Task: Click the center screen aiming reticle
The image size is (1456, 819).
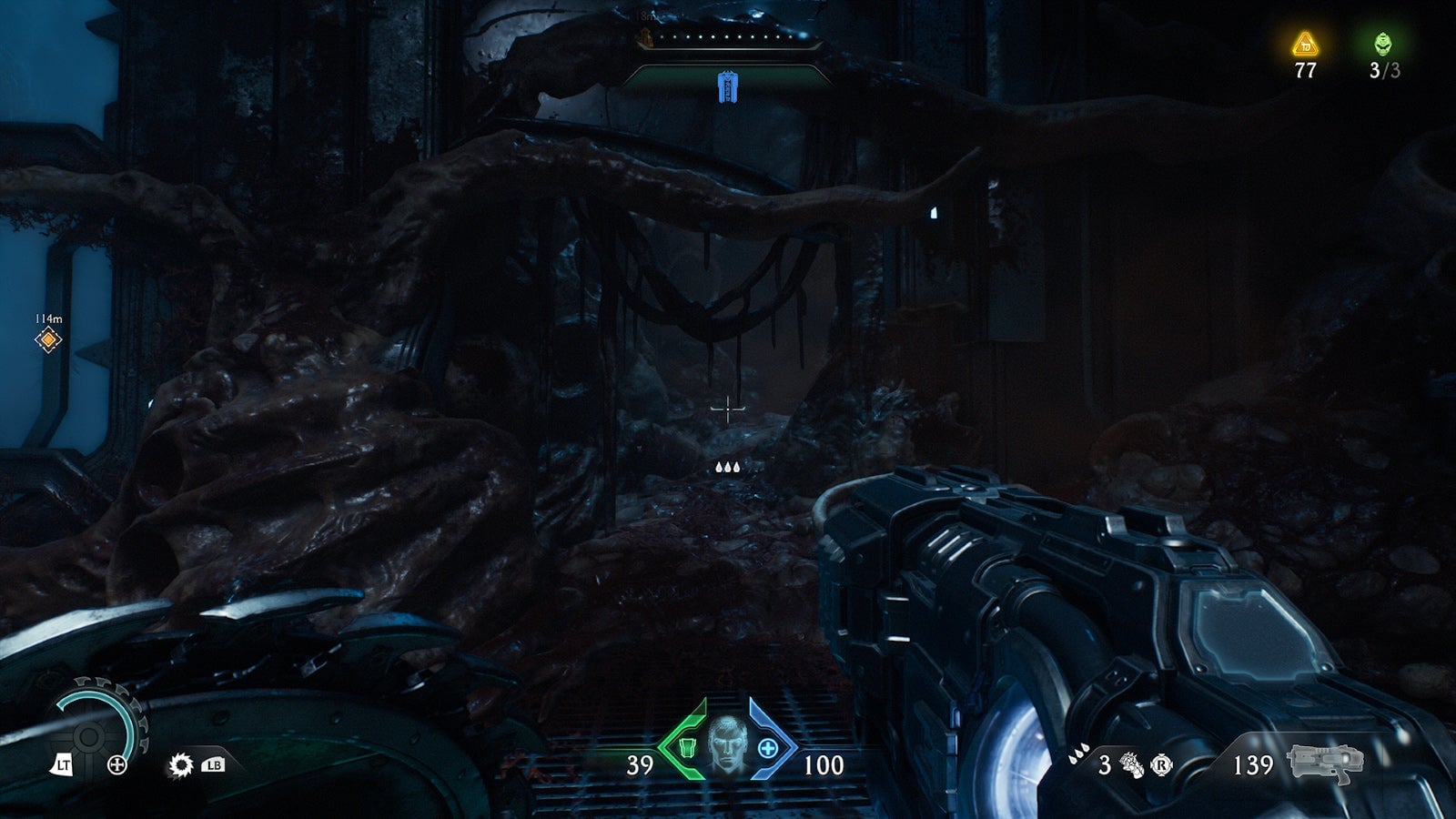Action: coord(728,411)
